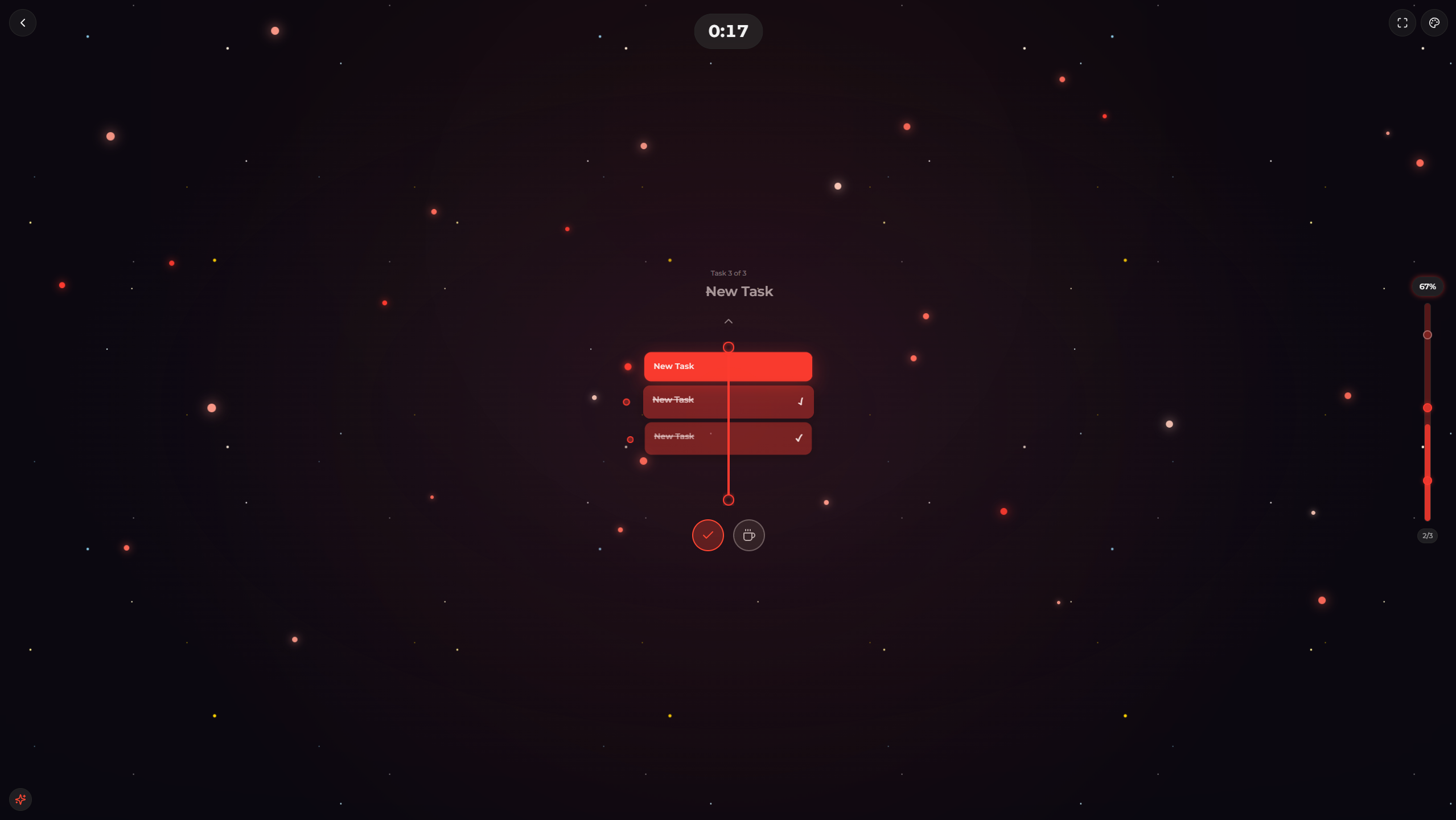Select the bottom strikethrough New Task item
The image size is (1456, 820).
673,436
